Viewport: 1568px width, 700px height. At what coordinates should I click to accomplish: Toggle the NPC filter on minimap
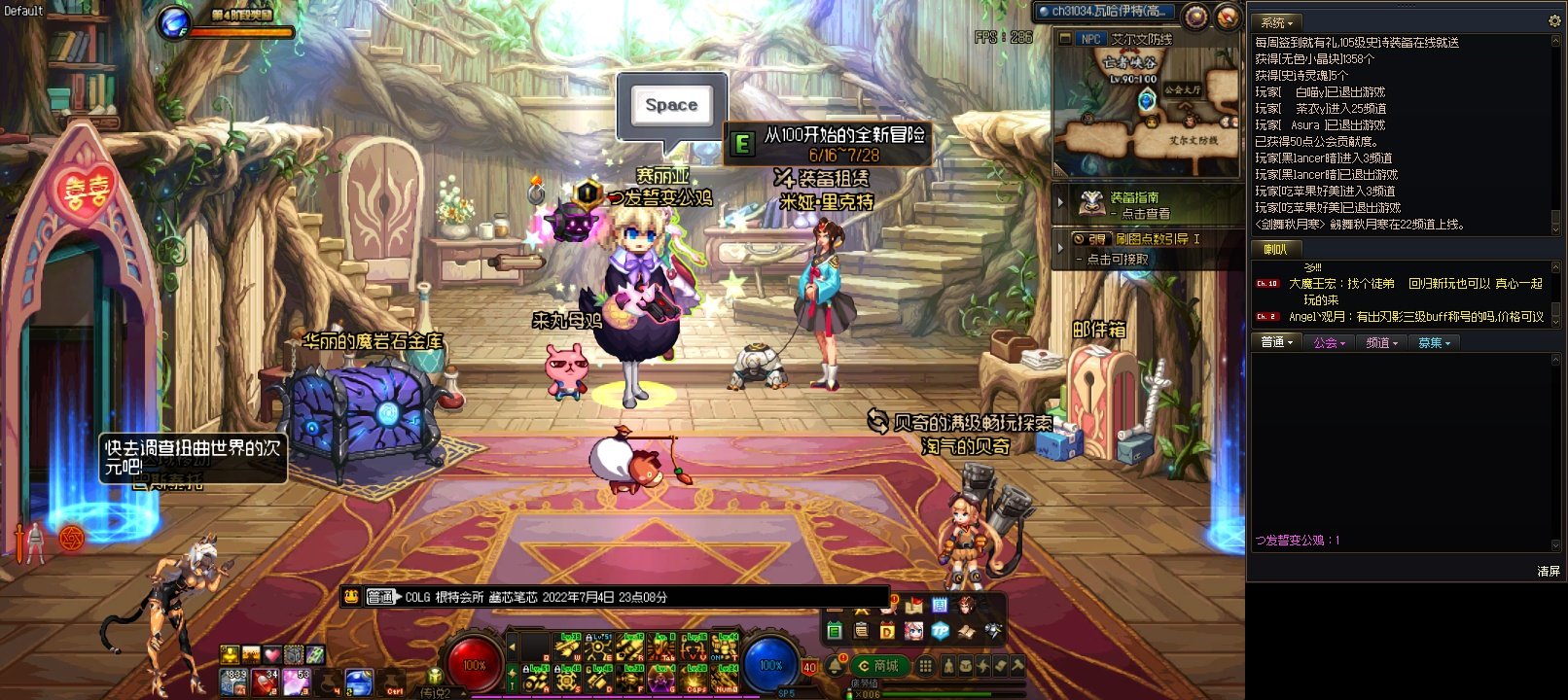tap(1090, 39)
